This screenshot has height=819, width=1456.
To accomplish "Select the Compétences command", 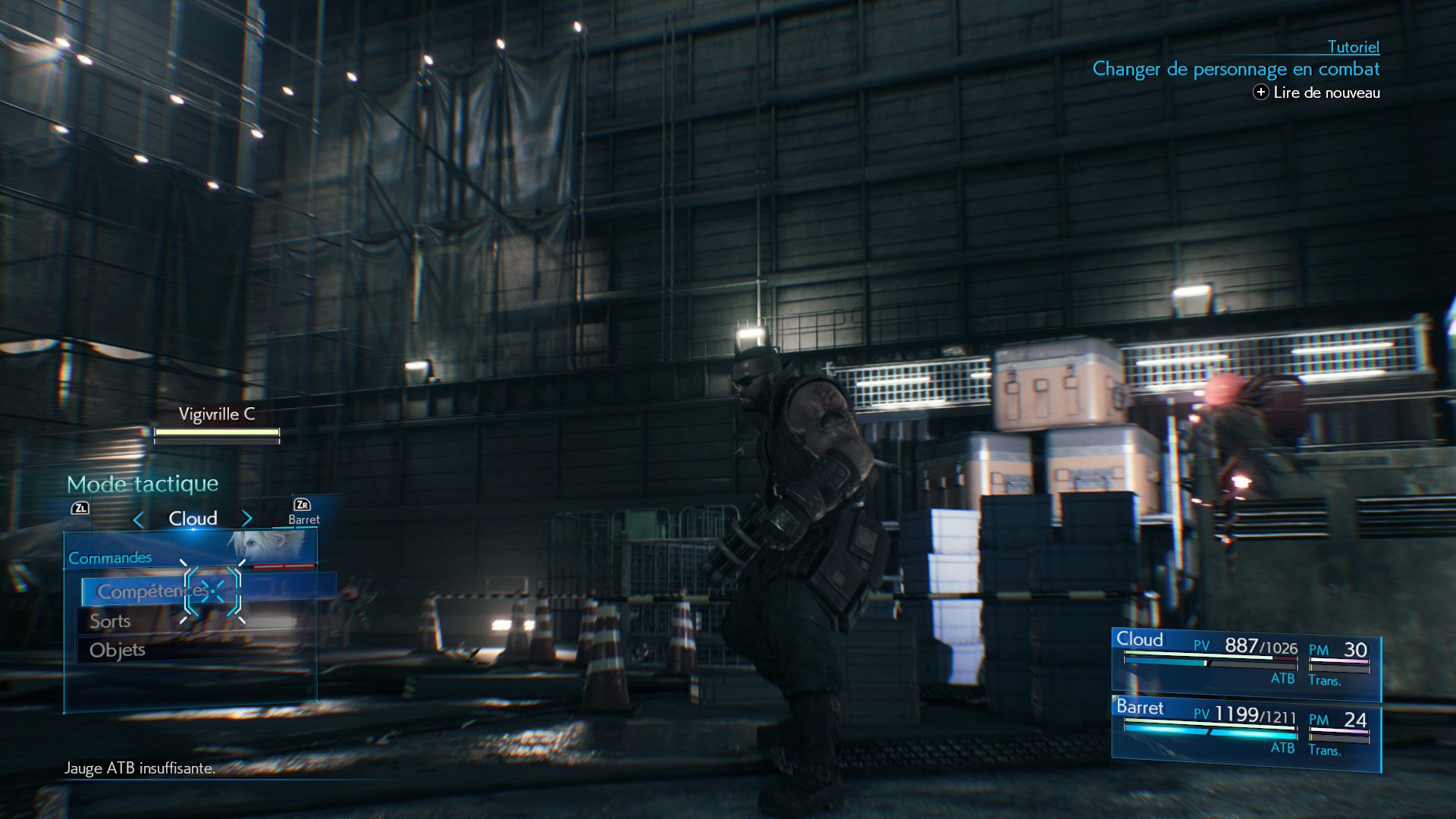I will click(152, 591).
